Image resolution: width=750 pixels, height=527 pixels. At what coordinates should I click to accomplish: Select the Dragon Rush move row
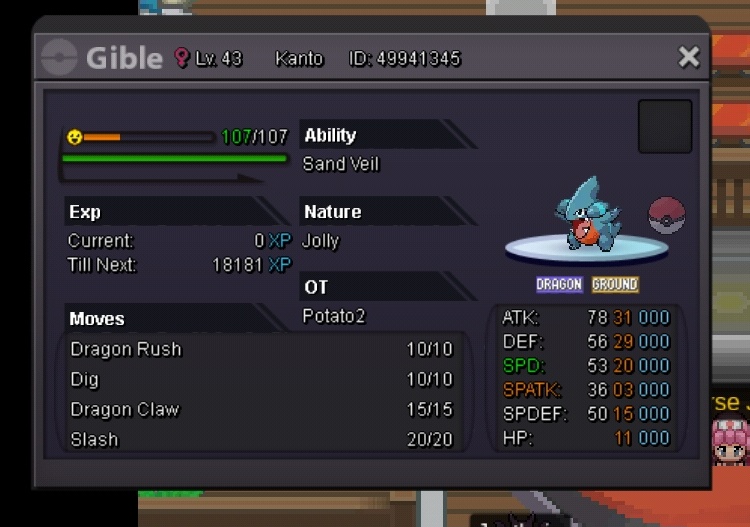click(260, 350)
